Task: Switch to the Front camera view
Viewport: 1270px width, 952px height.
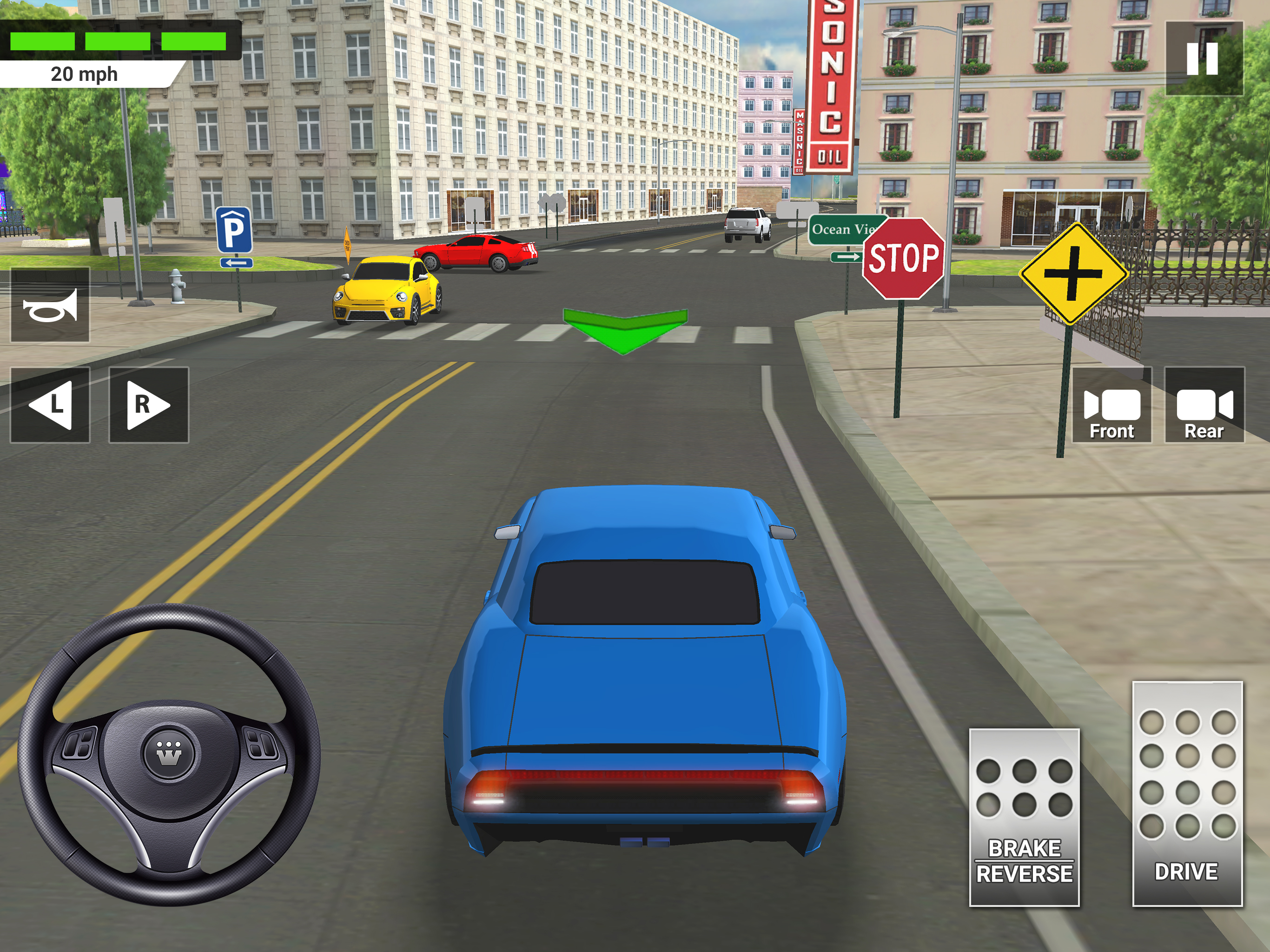Action: click(1111, 405)
